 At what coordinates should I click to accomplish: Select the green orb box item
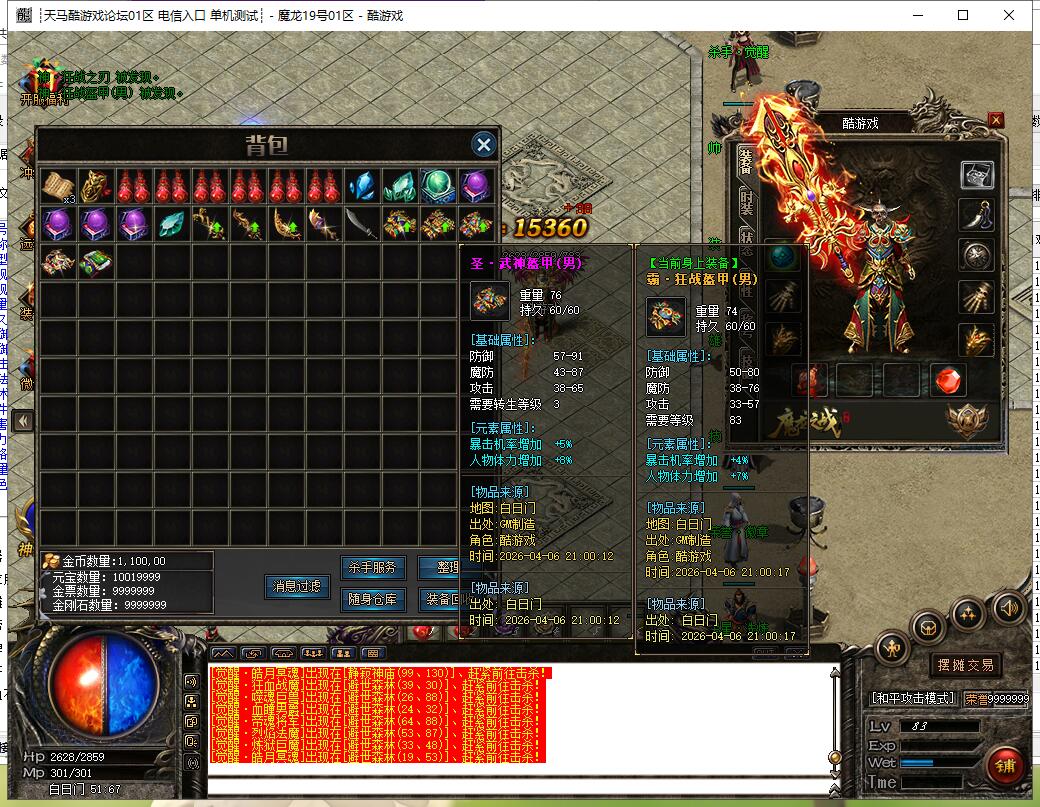(x=437, y=186)
